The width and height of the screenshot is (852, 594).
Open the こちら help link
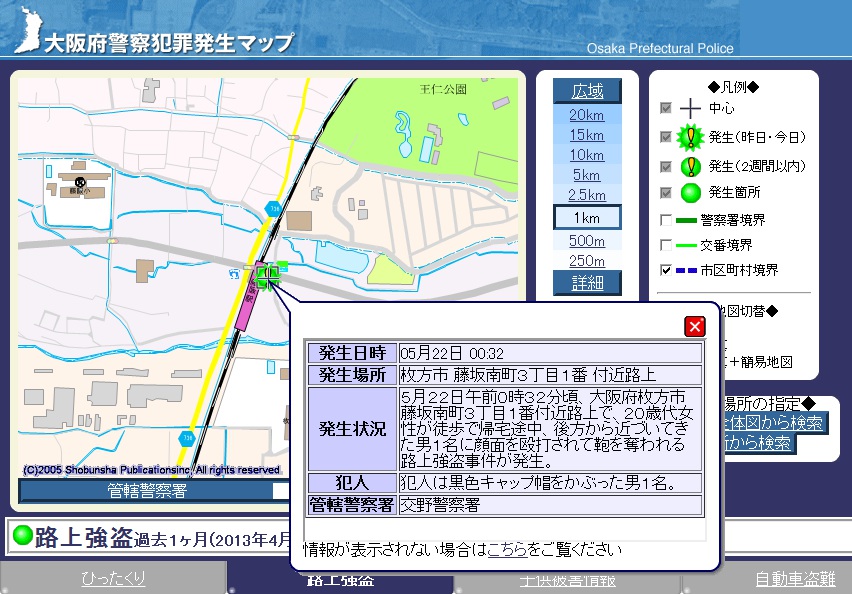[506, 550]
